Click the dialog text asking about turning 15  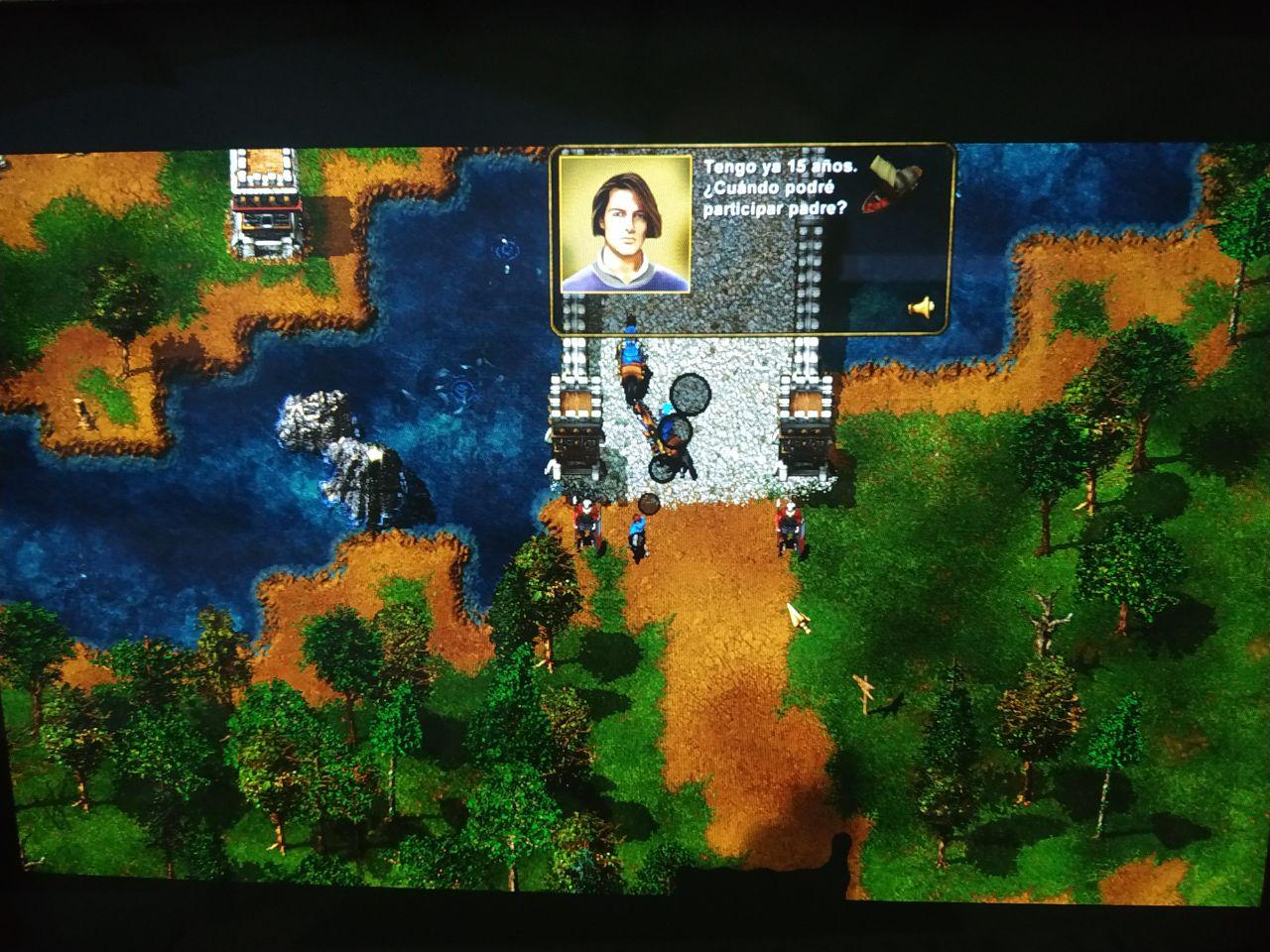pos(779,188)
